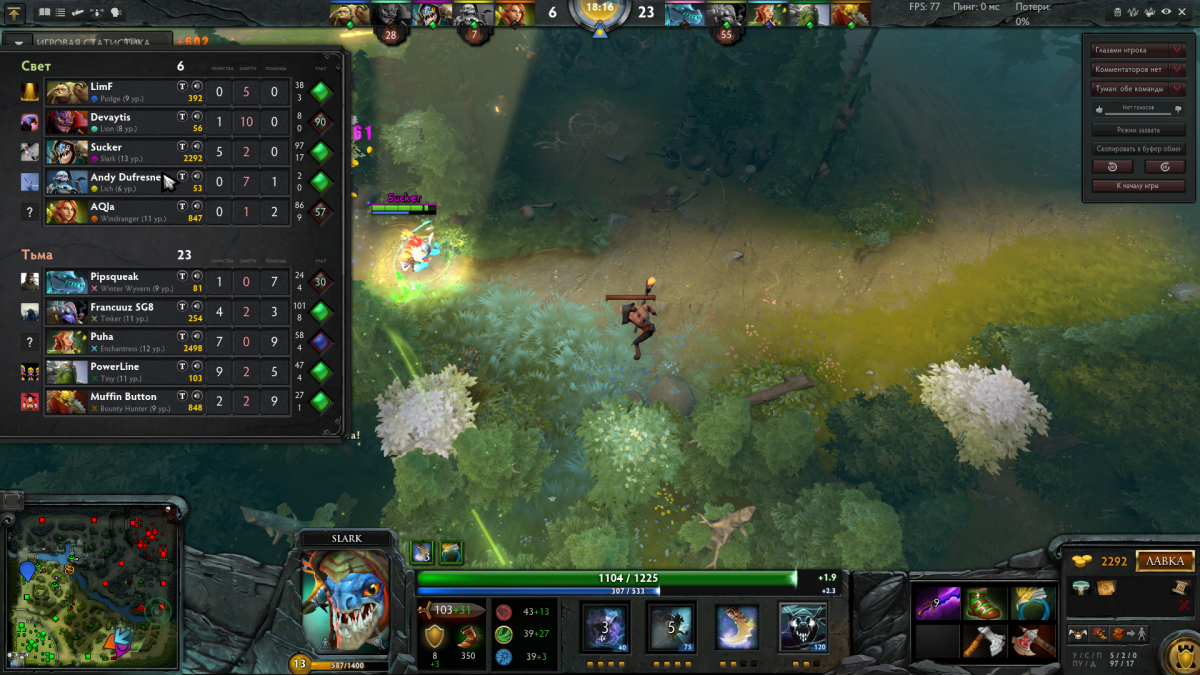Select the Slark hero portrait
Image resolution: width=1200 pixels, height=675 pixels.
(x=345, y=599)
